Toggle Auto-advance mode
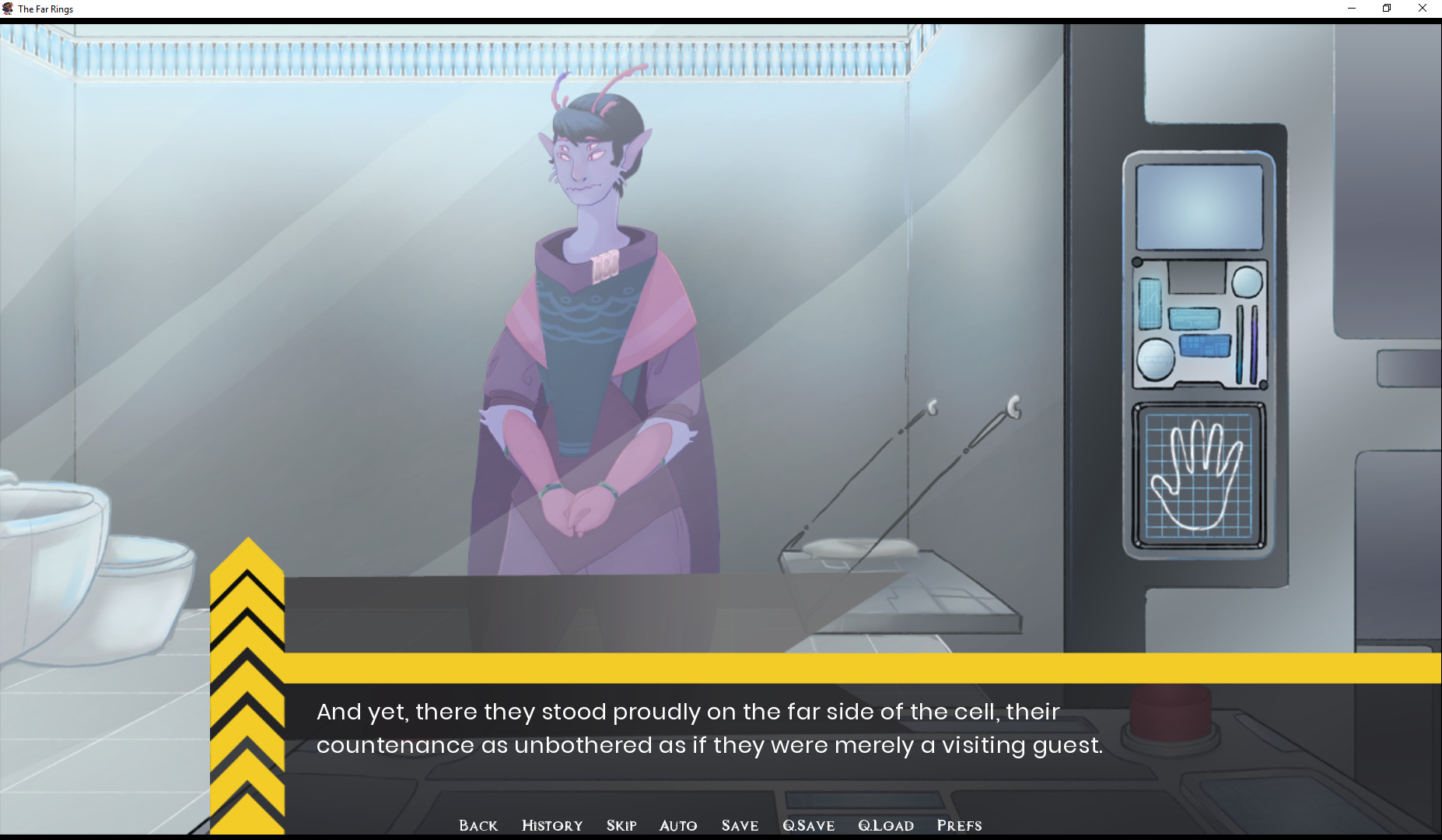The height and width of the screenshot is (840, 1442). click(678, 826)
